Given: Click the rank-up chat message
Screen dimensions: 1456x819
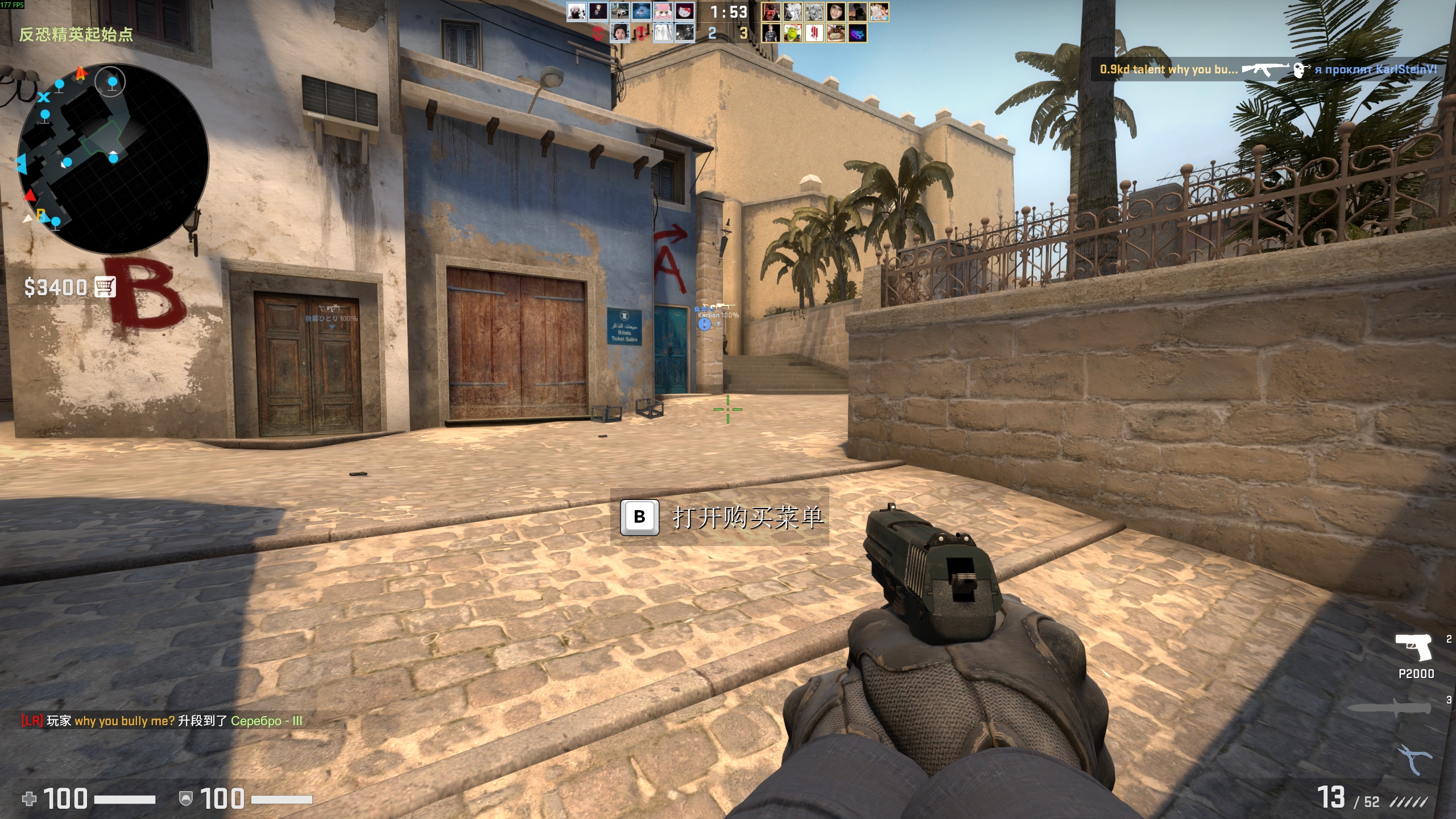Looking at the screenshot, I should (x=162, y=721).
